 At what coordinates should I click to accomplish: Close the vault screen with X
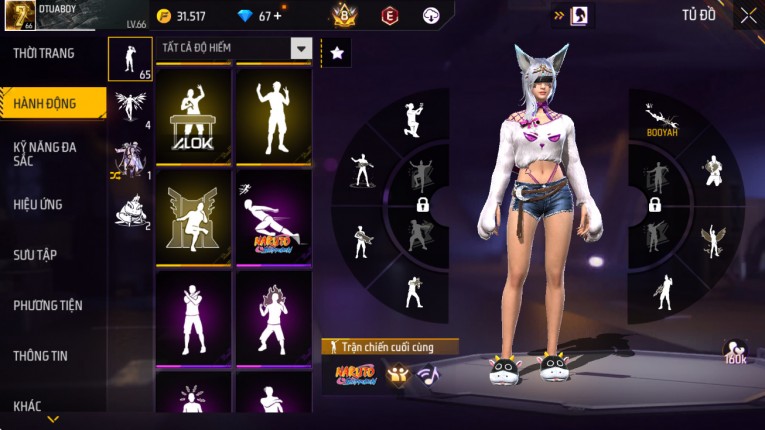click(748, 16)
